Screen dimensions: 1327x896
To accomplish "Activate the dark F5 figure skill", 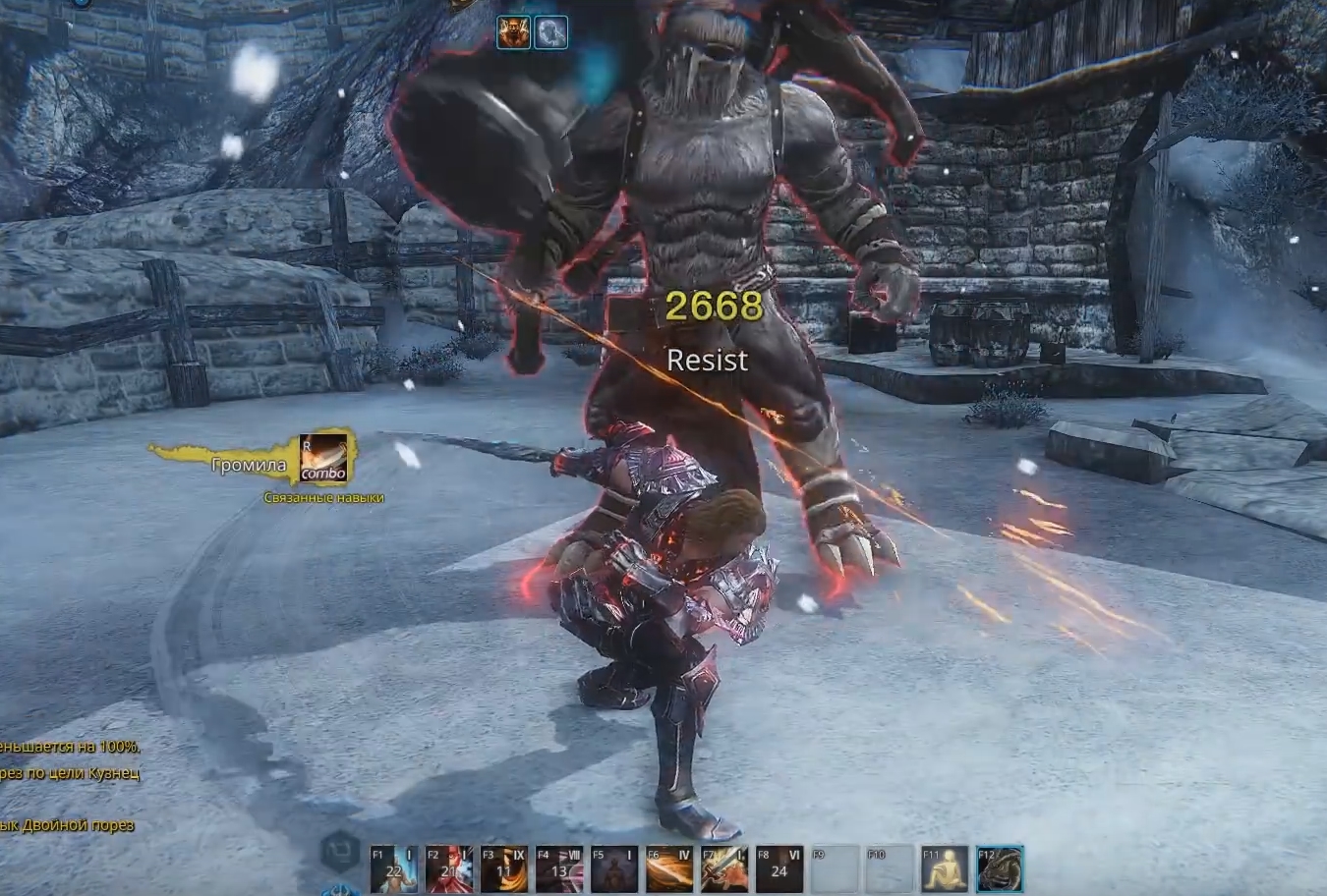I will point(613,868).
